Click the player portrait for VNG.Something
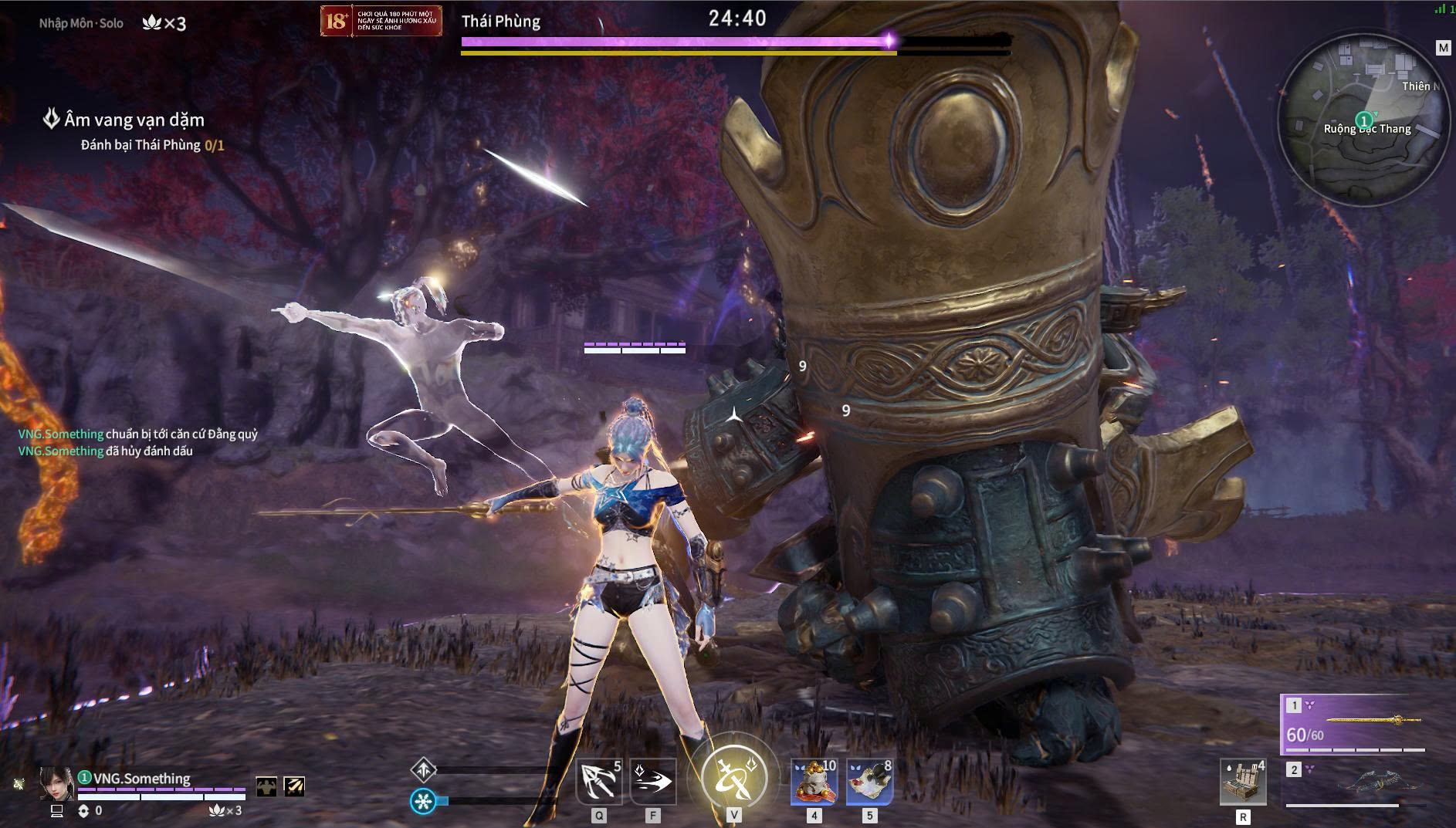The width and height of the screenshot is (1456, 828). coord(56,783)
